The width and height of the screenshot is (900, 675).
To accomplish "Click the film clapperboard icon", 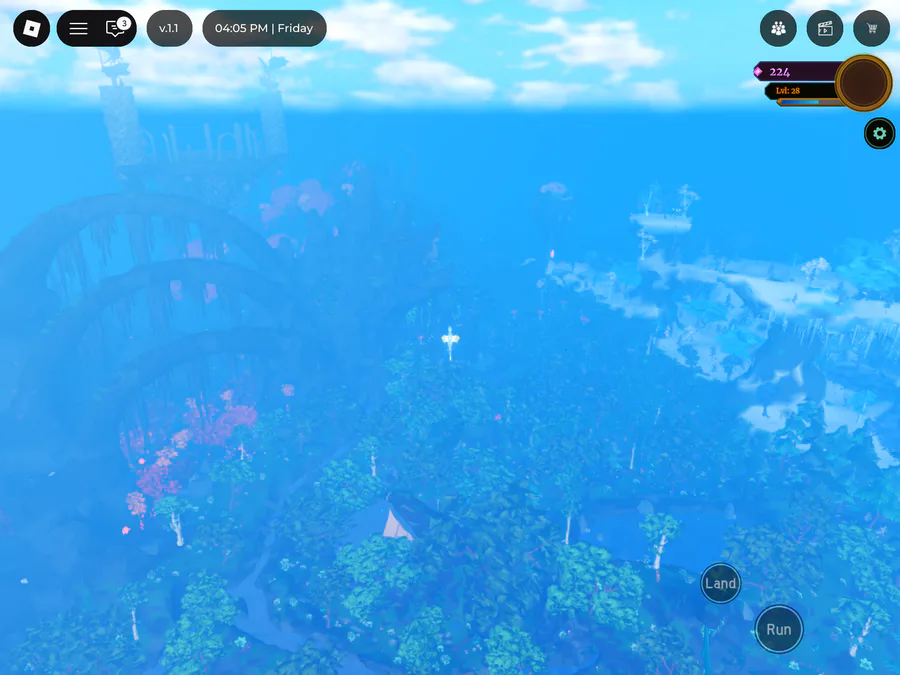I will [825, 29].
